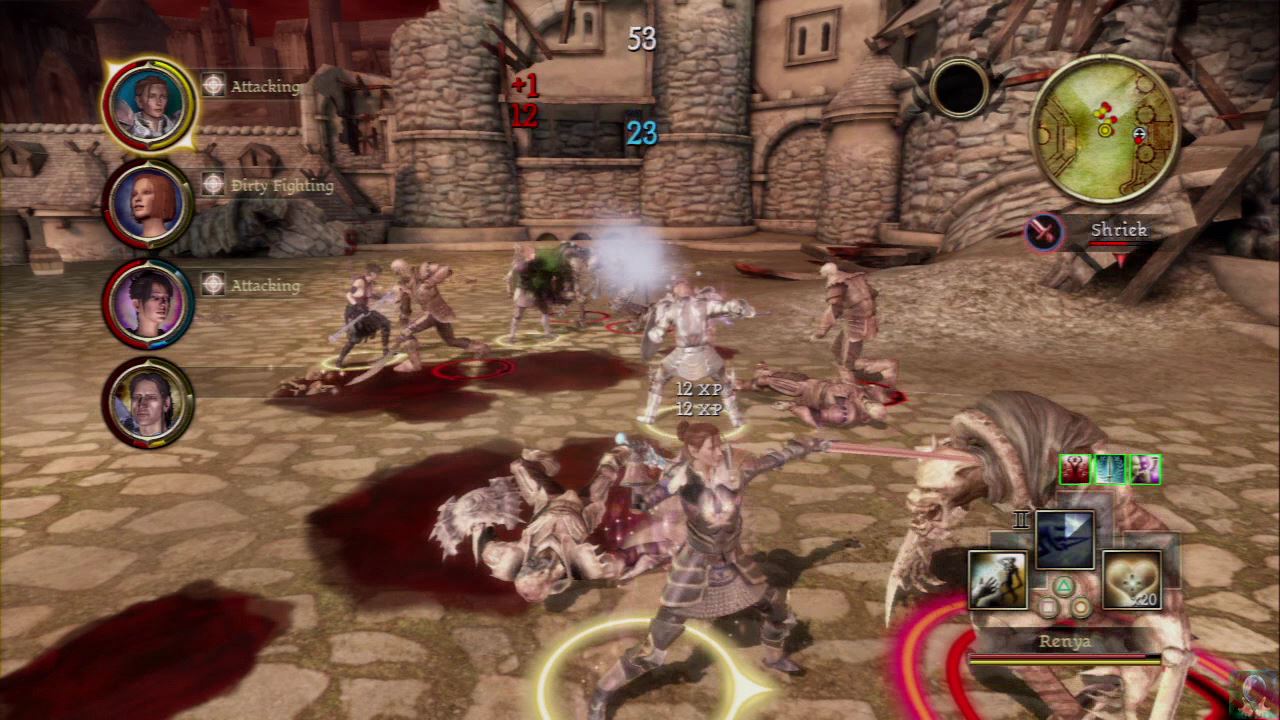
Task: Activate the dark blue top quick-slot ability
Action: 1064,540
